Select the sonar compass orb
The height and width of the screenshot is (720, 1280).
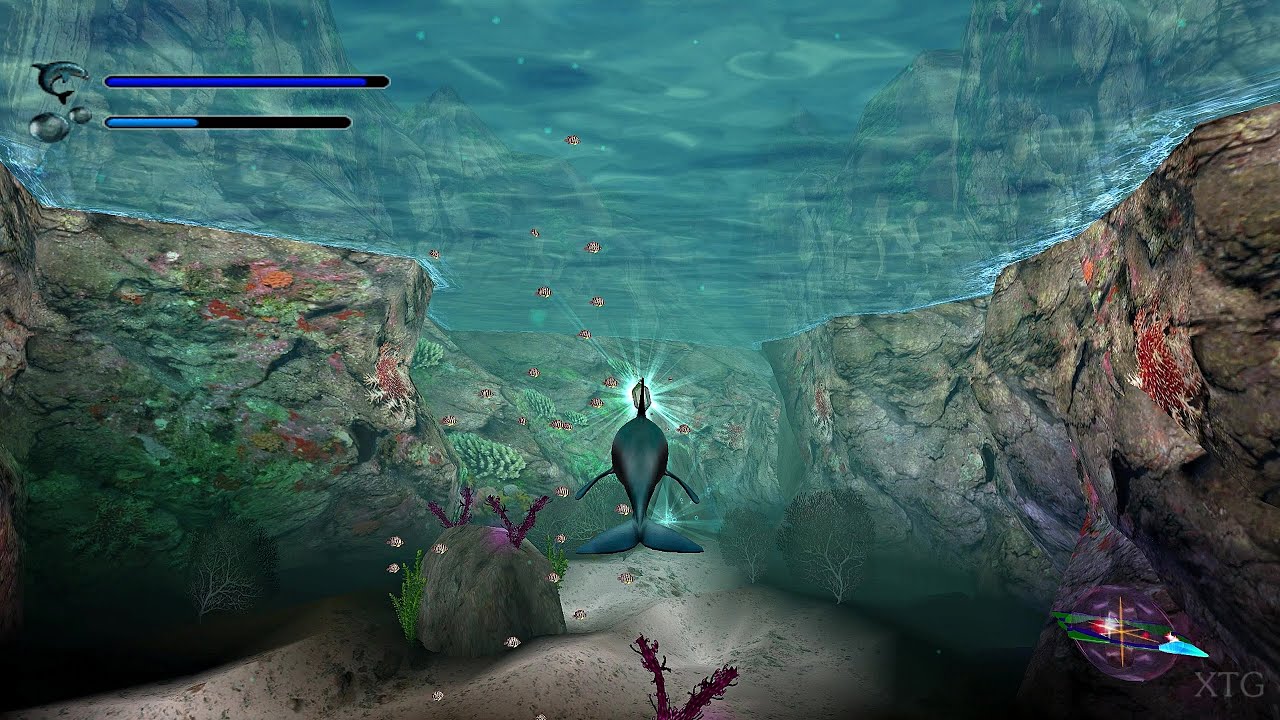coord(1122,630)
